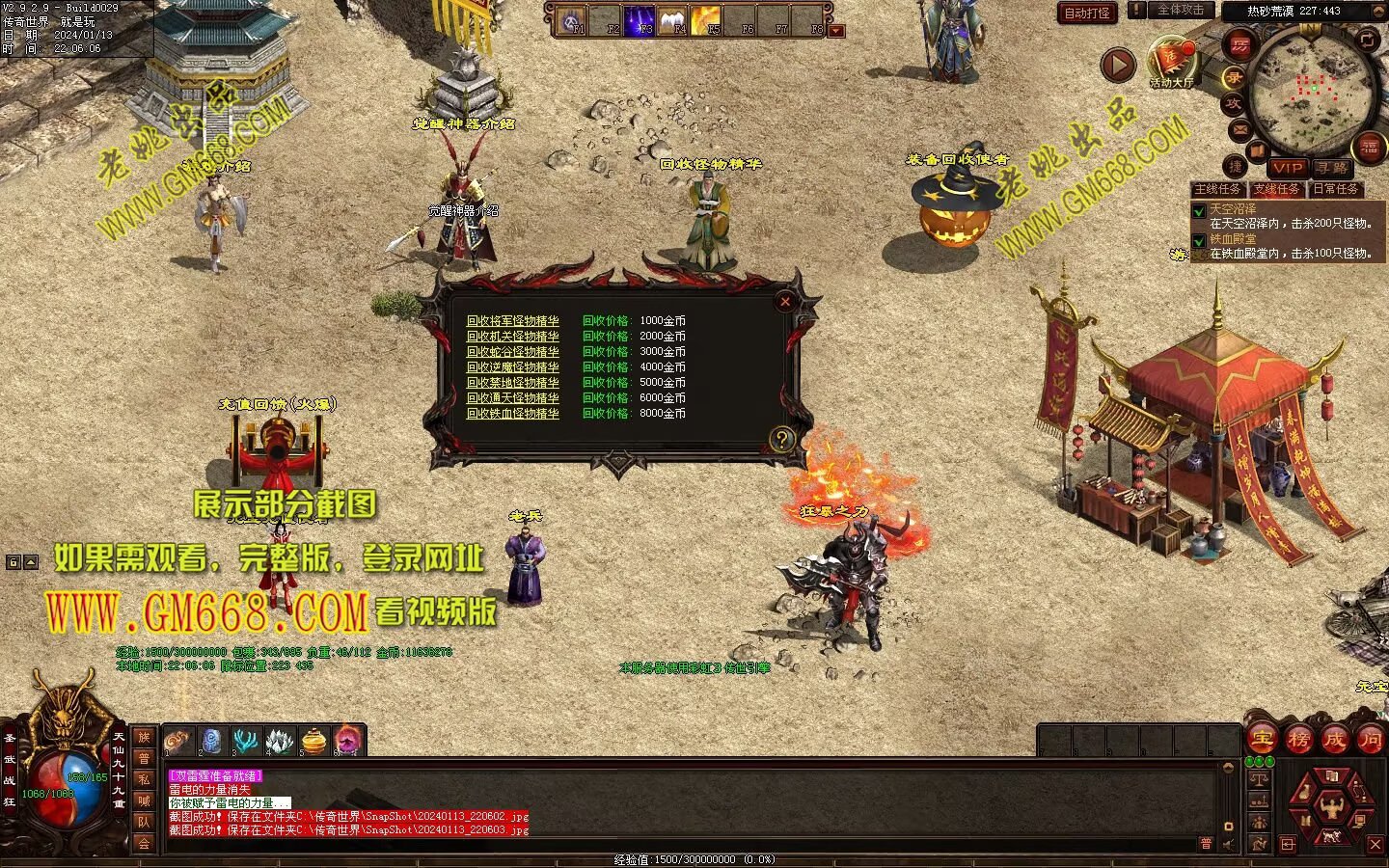Click the VIP button below the minimap
This screenshot has width=1389, height=868.
coord(1287,168)
